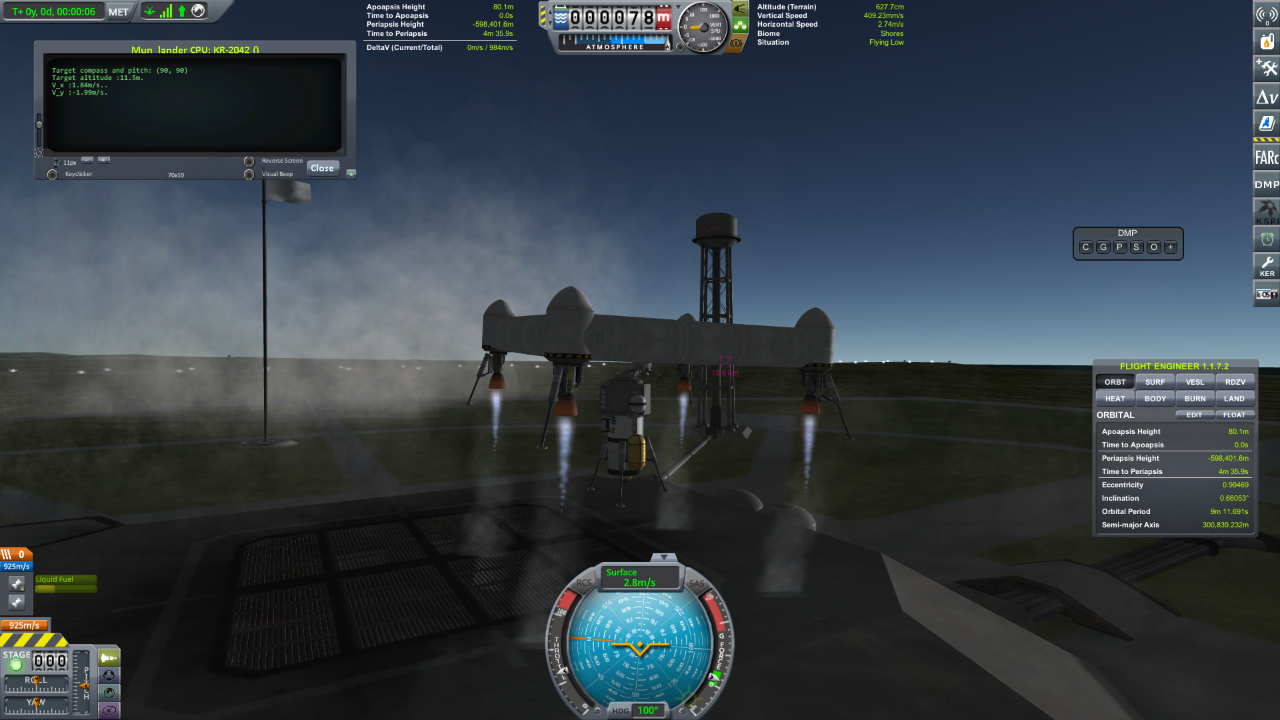Toggle the Keyclicker option

(x=52, y=174)
